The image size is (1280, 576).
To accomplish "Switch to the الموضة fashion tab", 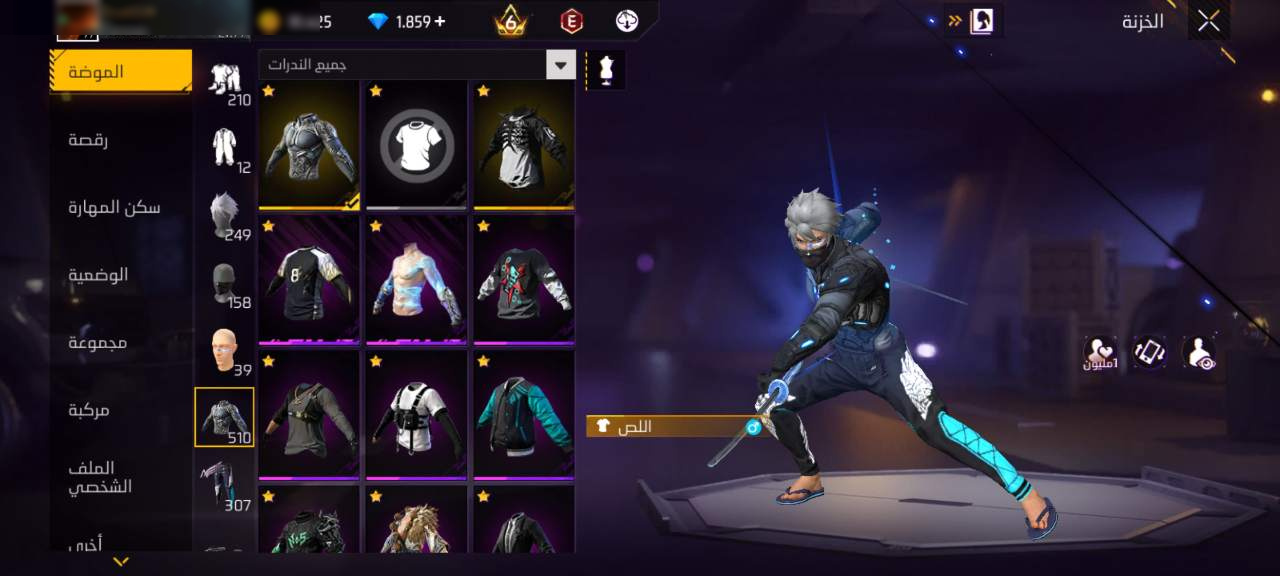I will click(121, 72).
